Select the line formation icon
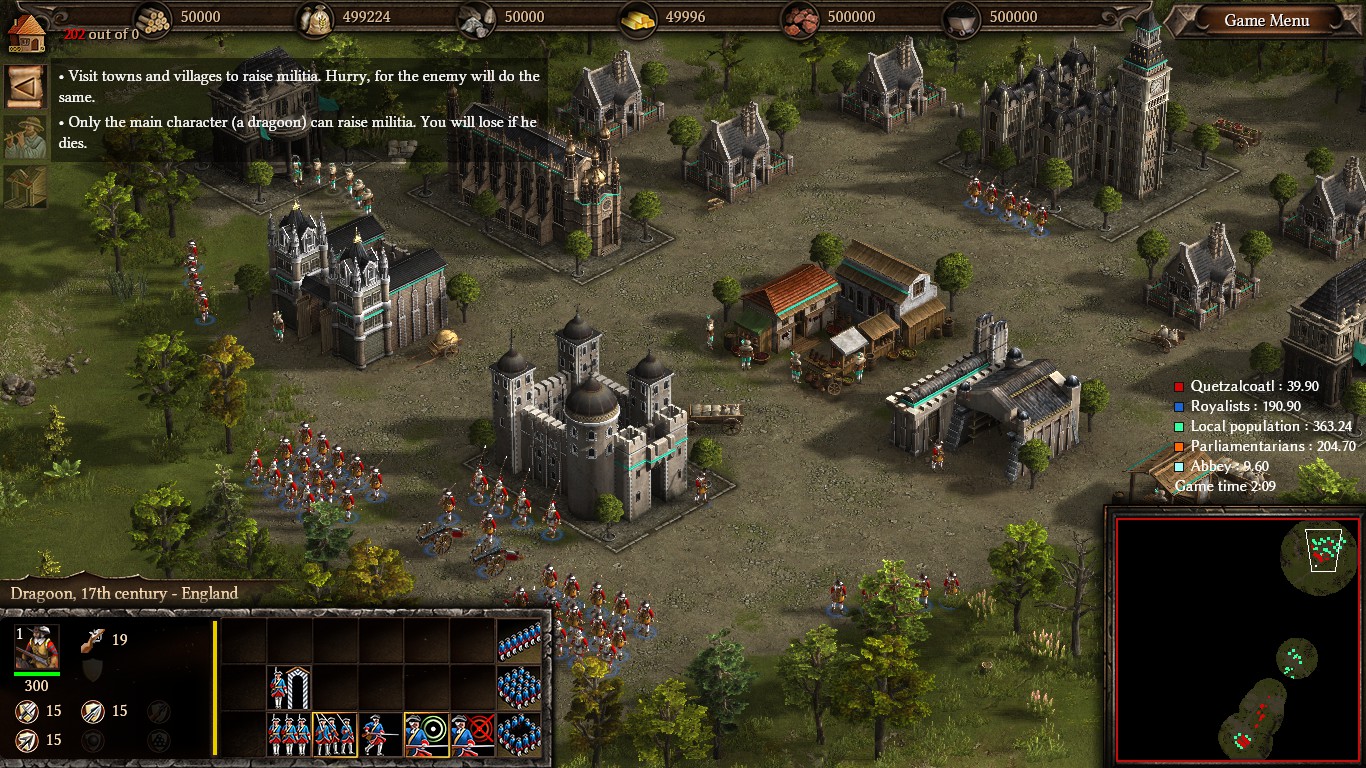This screenshot has height=768, width=1366. [x=520, y=640]
